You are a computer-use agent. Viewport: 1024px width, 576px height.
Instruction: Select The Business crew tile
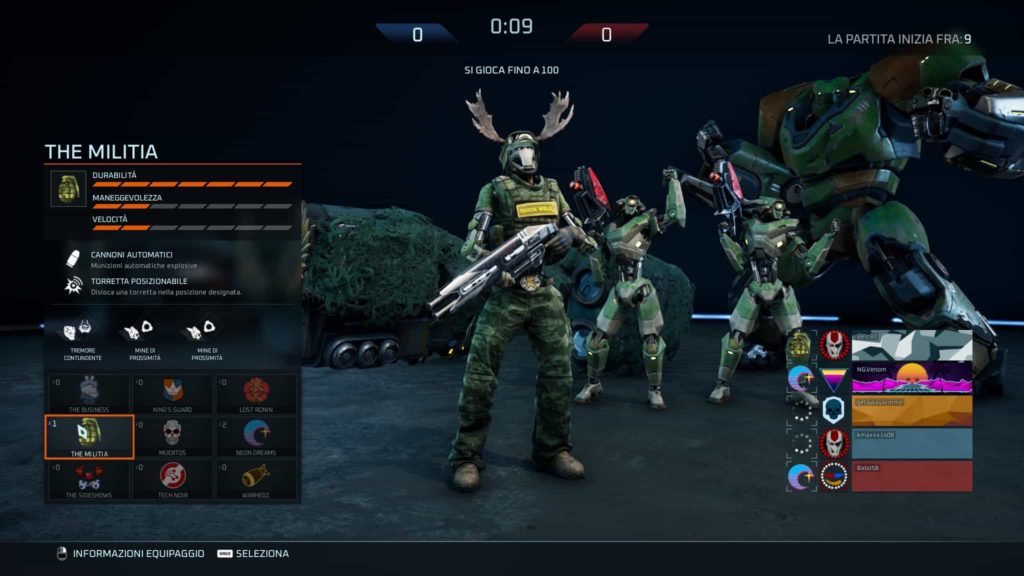click(x=89, y=394)
